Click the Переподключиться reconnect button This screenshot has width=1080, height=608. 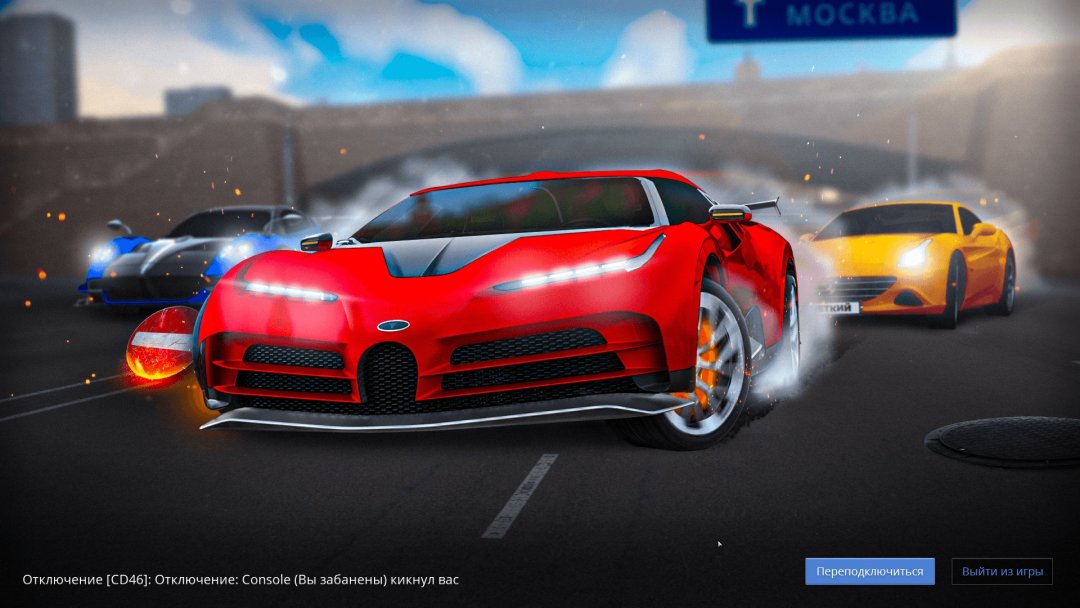click(869, 571)
